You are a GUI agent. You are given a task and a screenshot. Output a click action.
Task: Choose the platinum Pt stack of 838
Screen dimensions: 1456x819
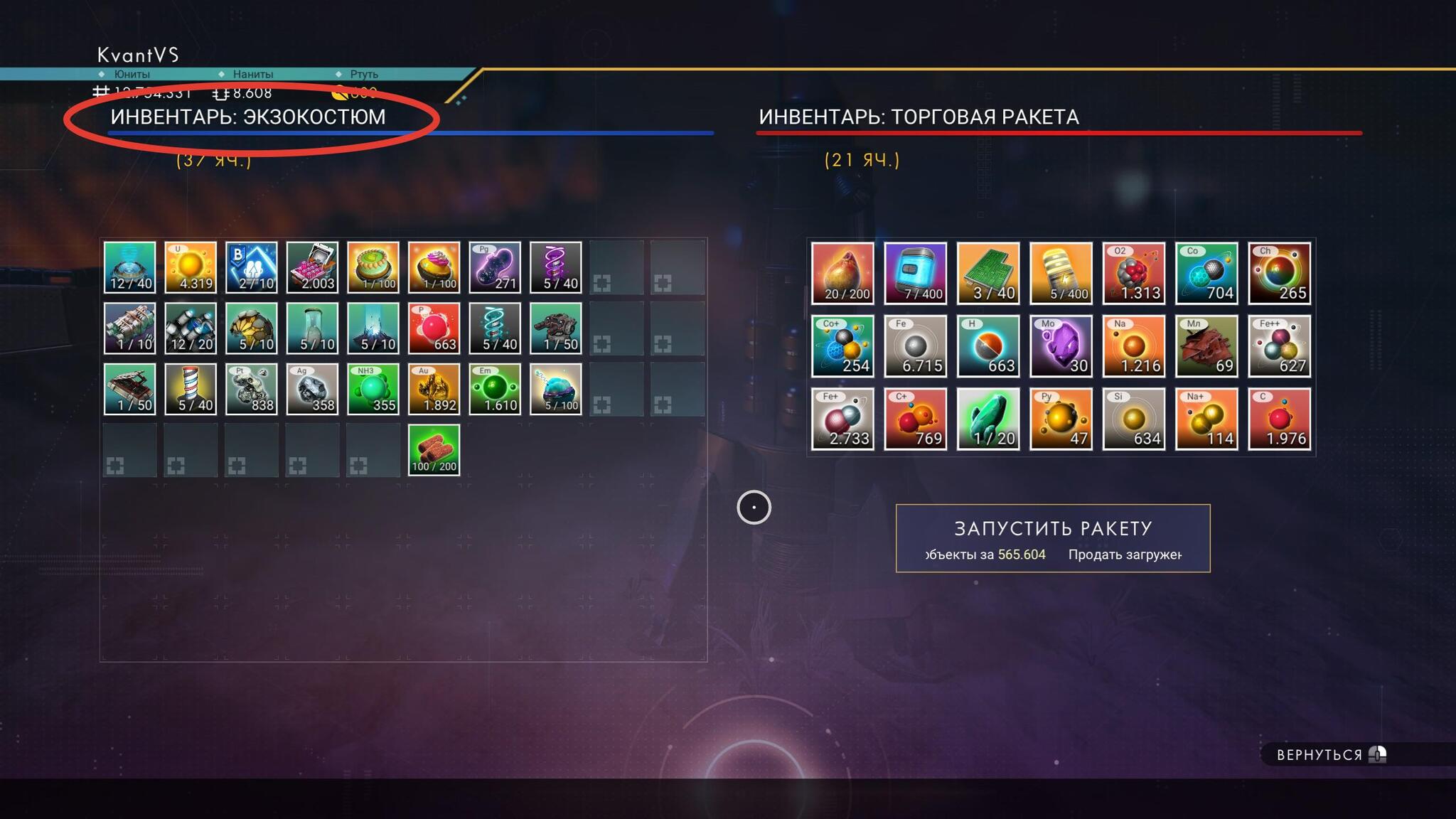(251, 390)
